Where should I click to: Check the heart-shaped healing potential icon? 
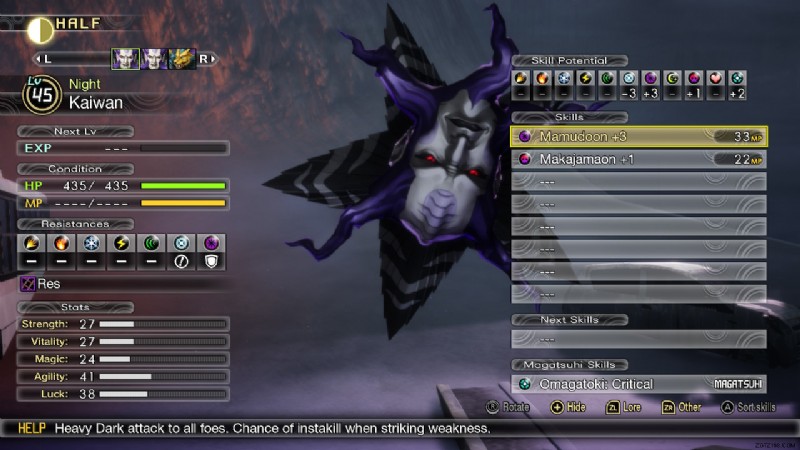716,78
